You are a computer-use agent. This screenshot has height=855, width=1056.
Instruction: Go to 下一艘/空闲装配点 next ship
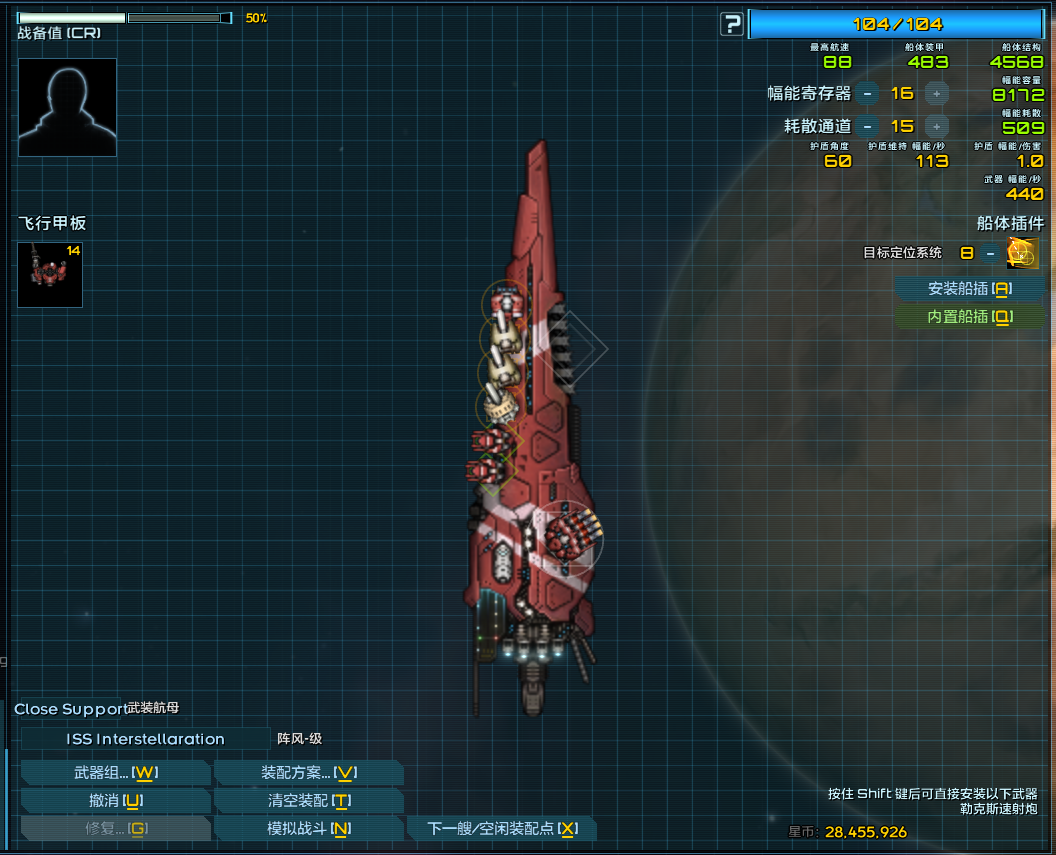pyautogui.click(x=501, y=829)
